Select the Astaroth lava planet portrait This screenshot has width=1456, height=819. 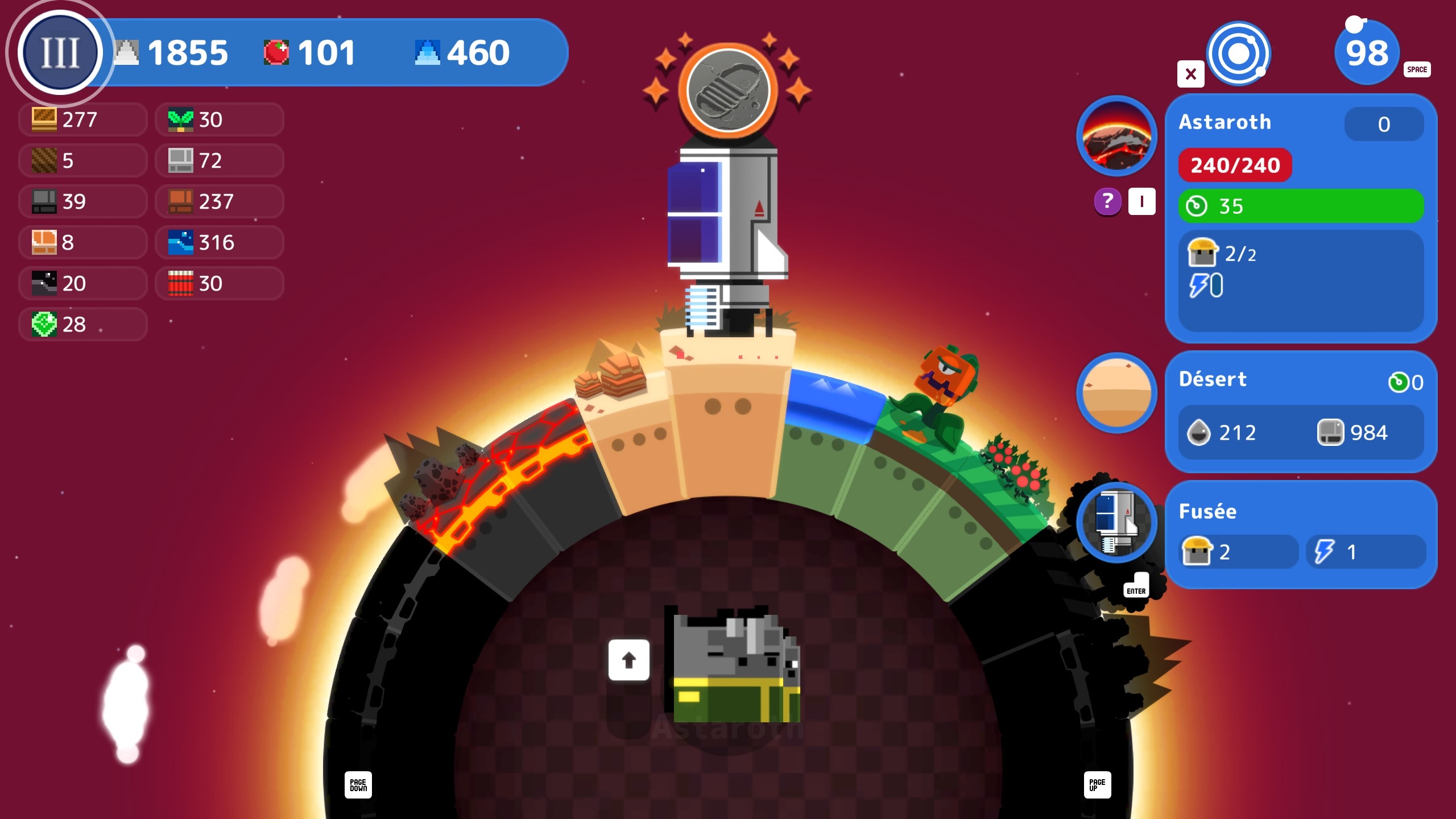1116,135
